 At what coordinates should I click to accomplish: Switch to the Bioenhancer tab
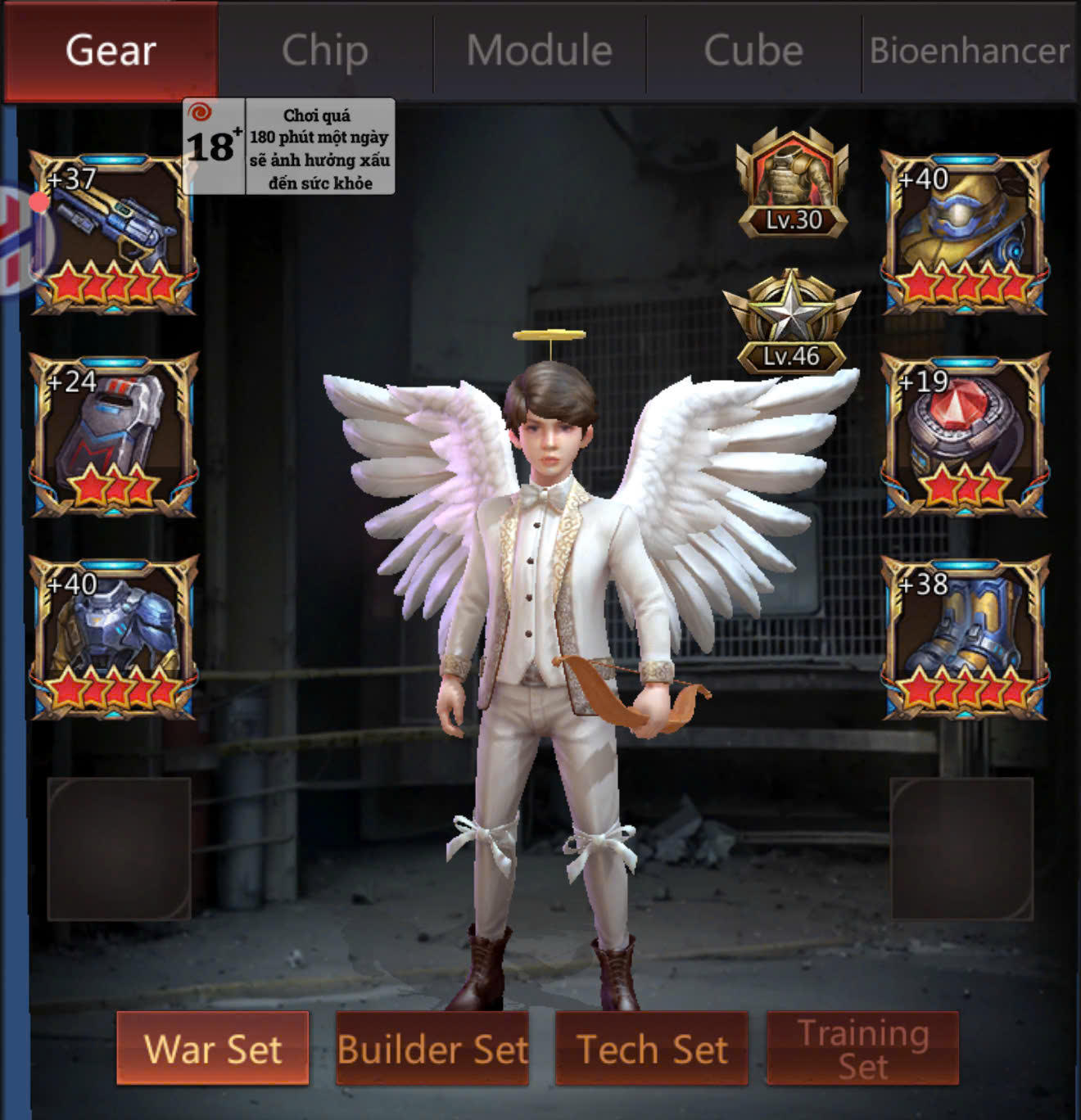click(970, 51)
